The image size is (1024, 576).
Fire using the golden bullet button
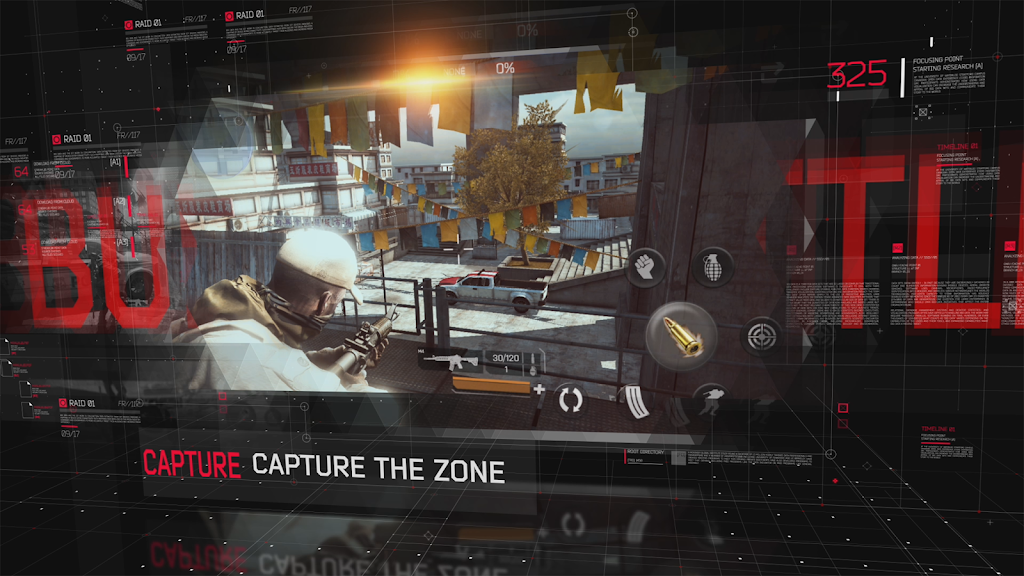click(681, 336)
